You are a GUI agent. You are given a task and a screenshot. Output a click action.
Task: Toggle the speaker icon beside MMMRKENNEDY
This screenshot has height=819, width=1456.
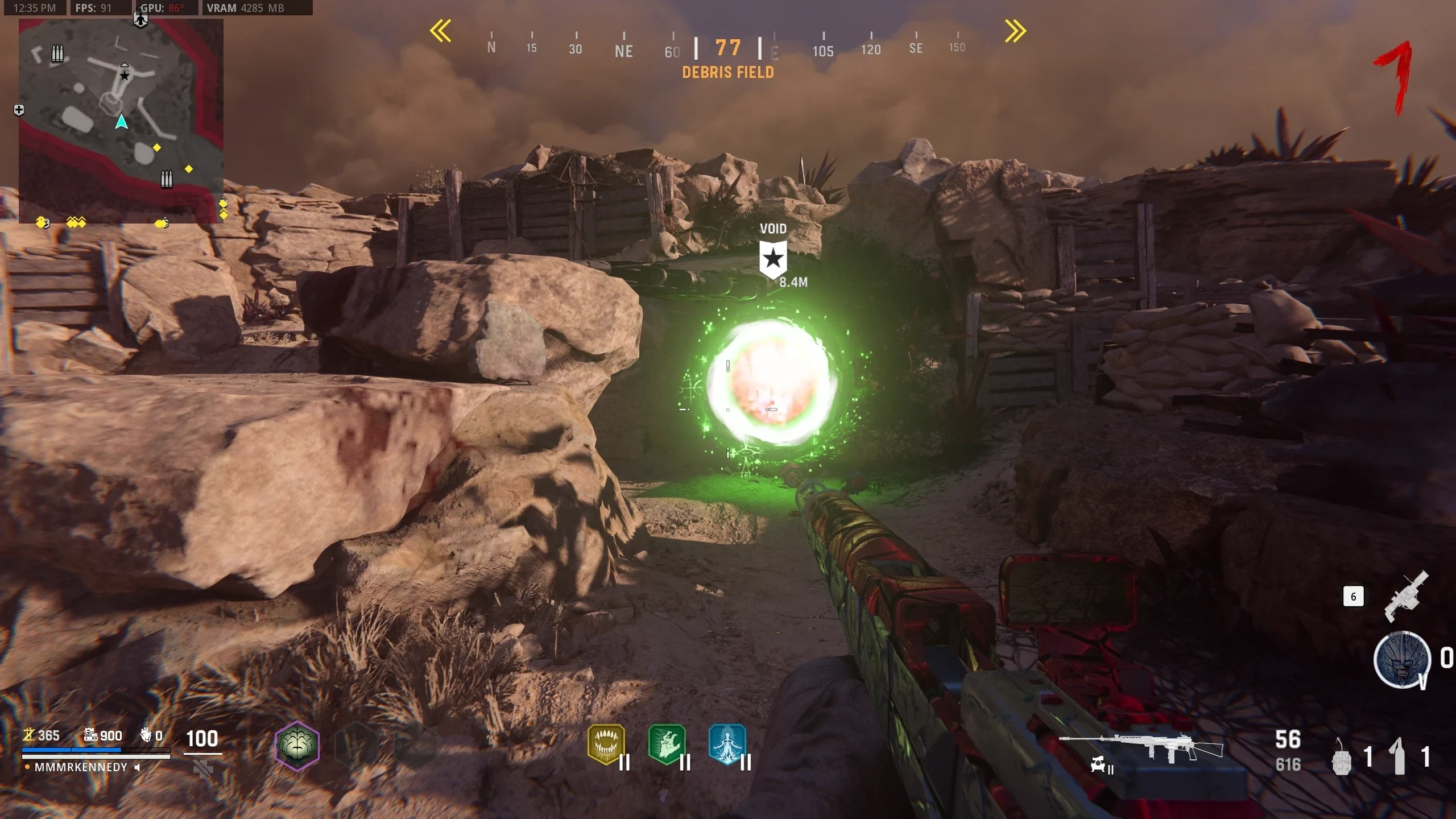(x=137, y=767)
